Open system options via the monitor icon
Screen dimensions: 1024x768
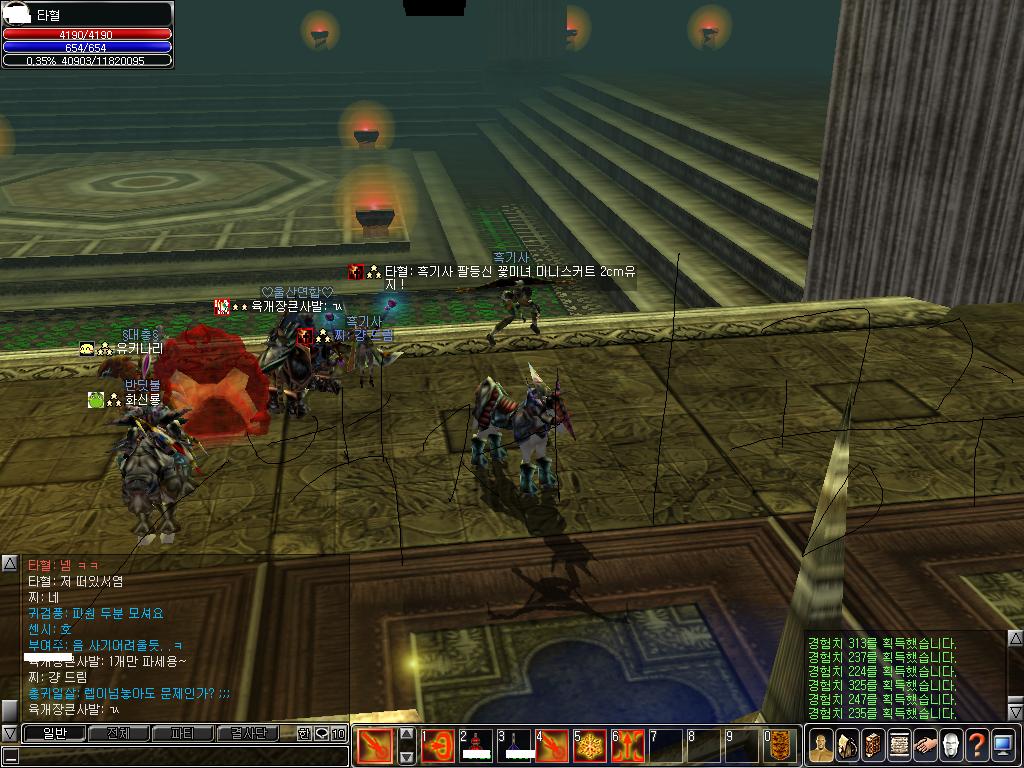(x=1003, y=745)
